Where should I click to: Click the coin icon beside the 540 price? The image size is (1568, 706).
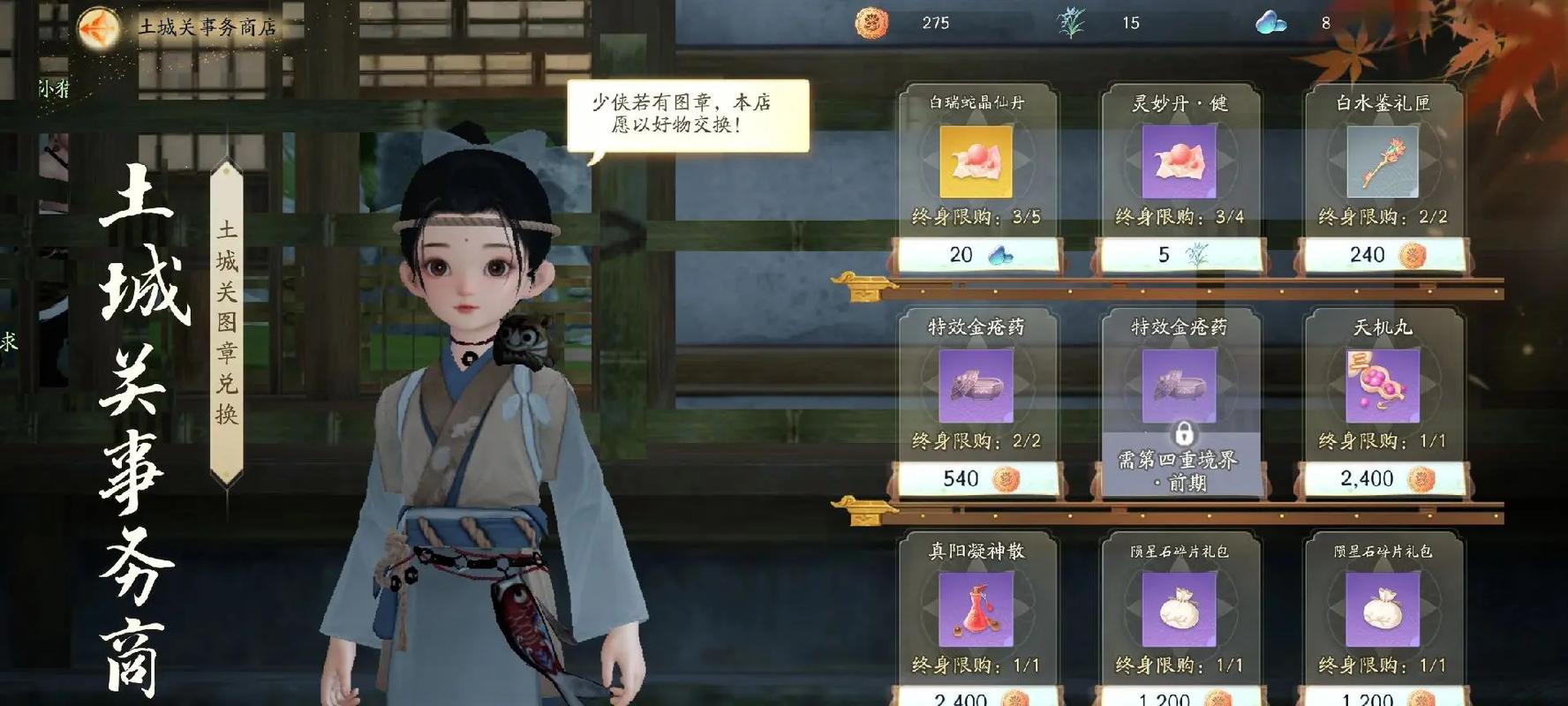point(1004,479)
